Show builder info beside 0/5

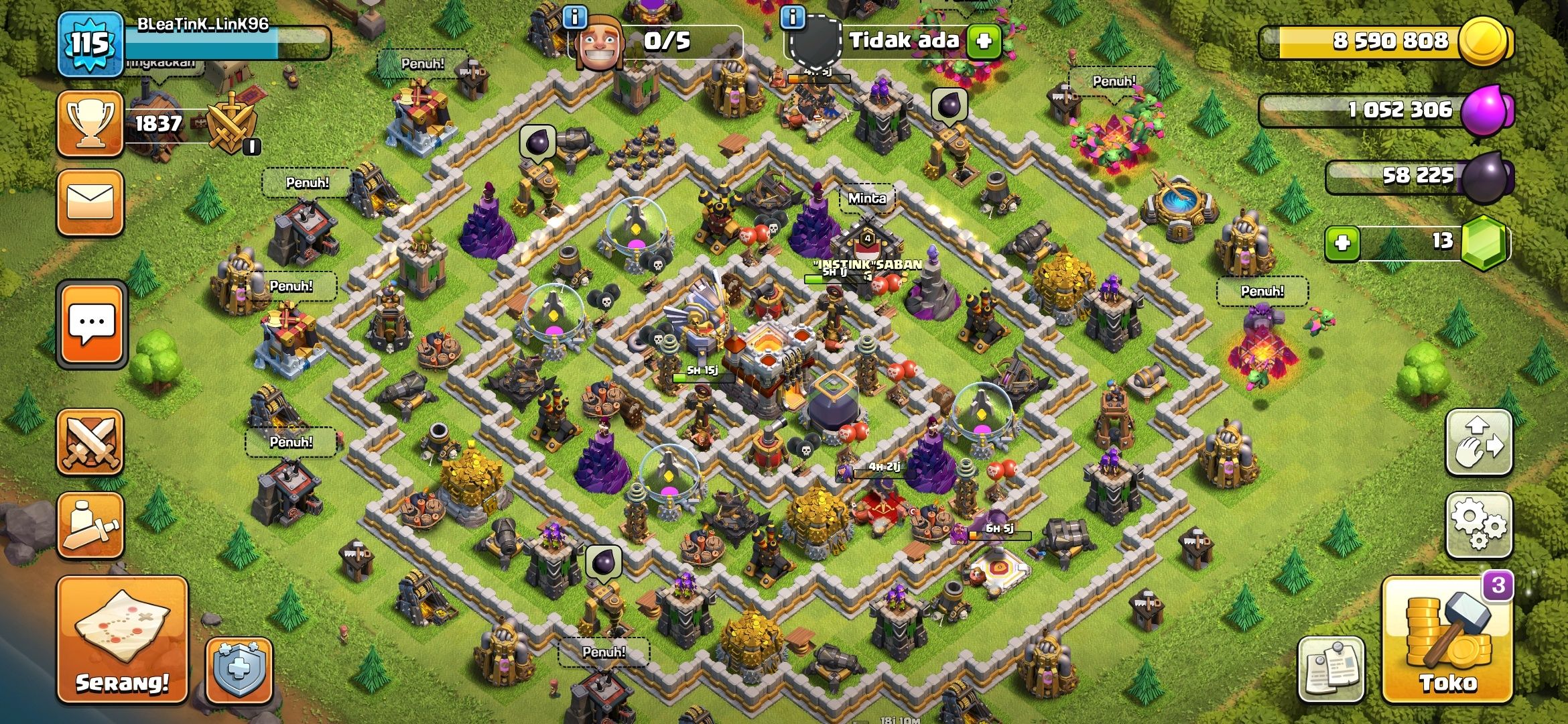pos(575,17)
